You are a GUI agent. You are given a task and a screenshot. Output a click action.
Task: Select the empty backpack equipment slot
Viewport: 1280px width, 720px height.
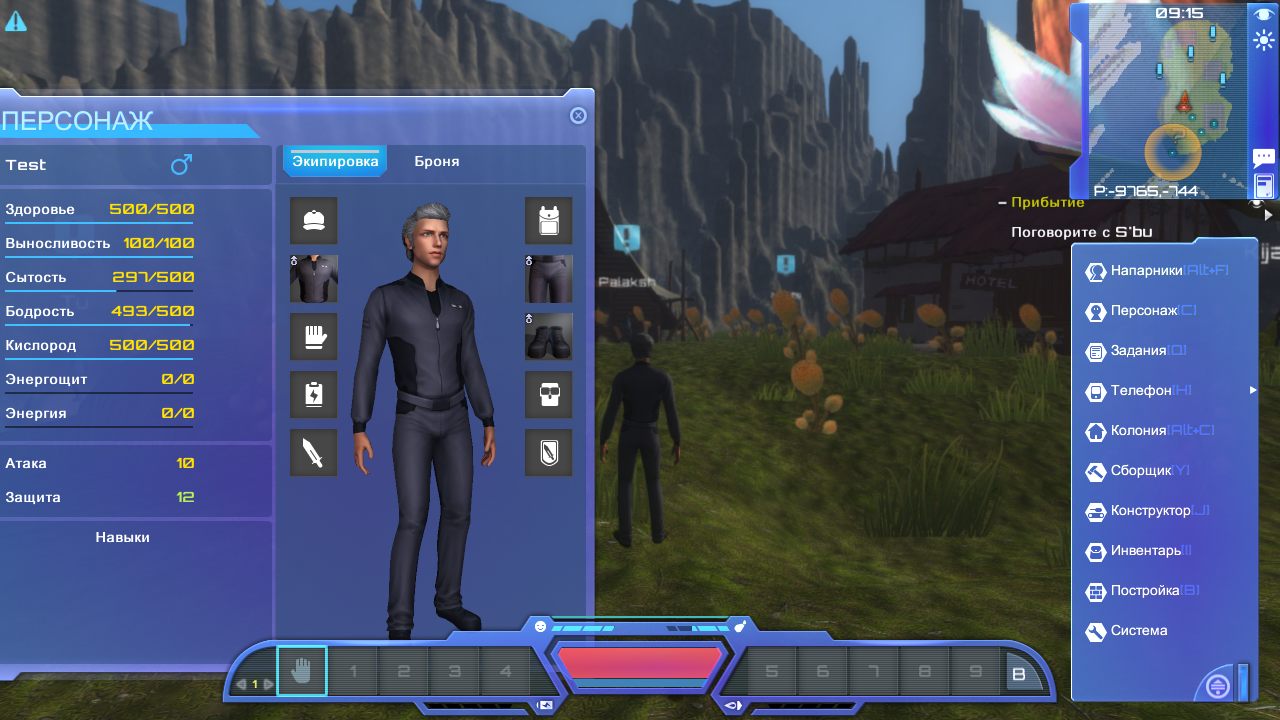pos(549,221)
